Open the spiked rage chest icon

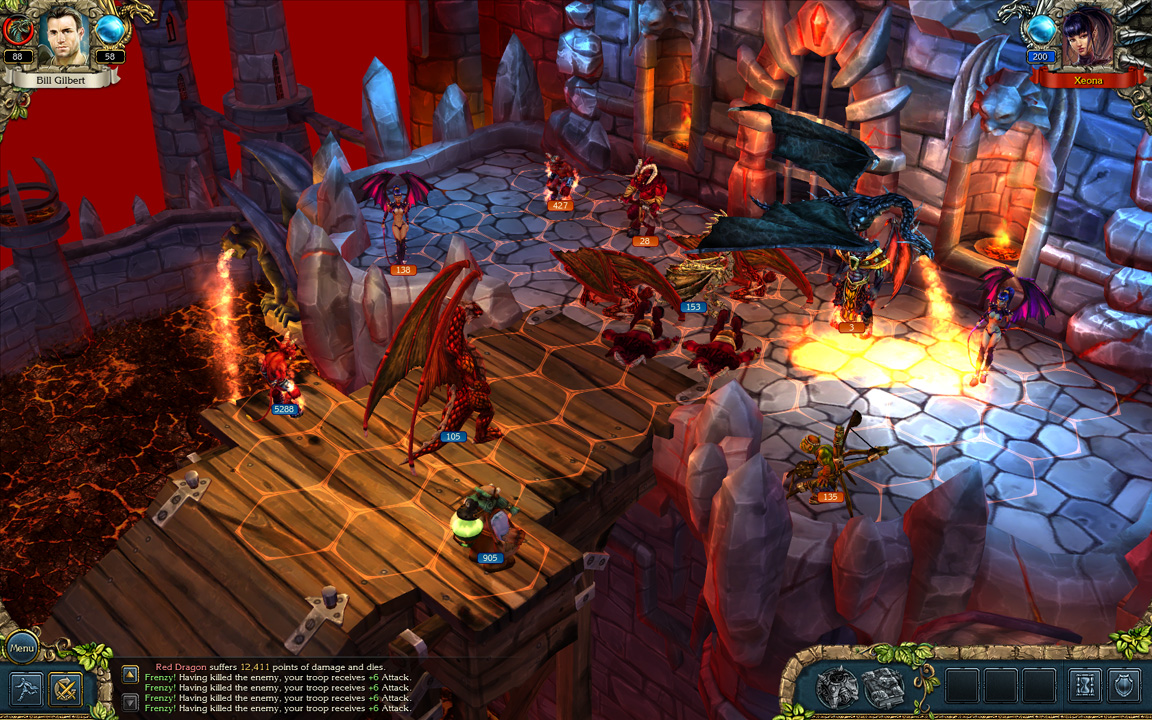point(837,687)
